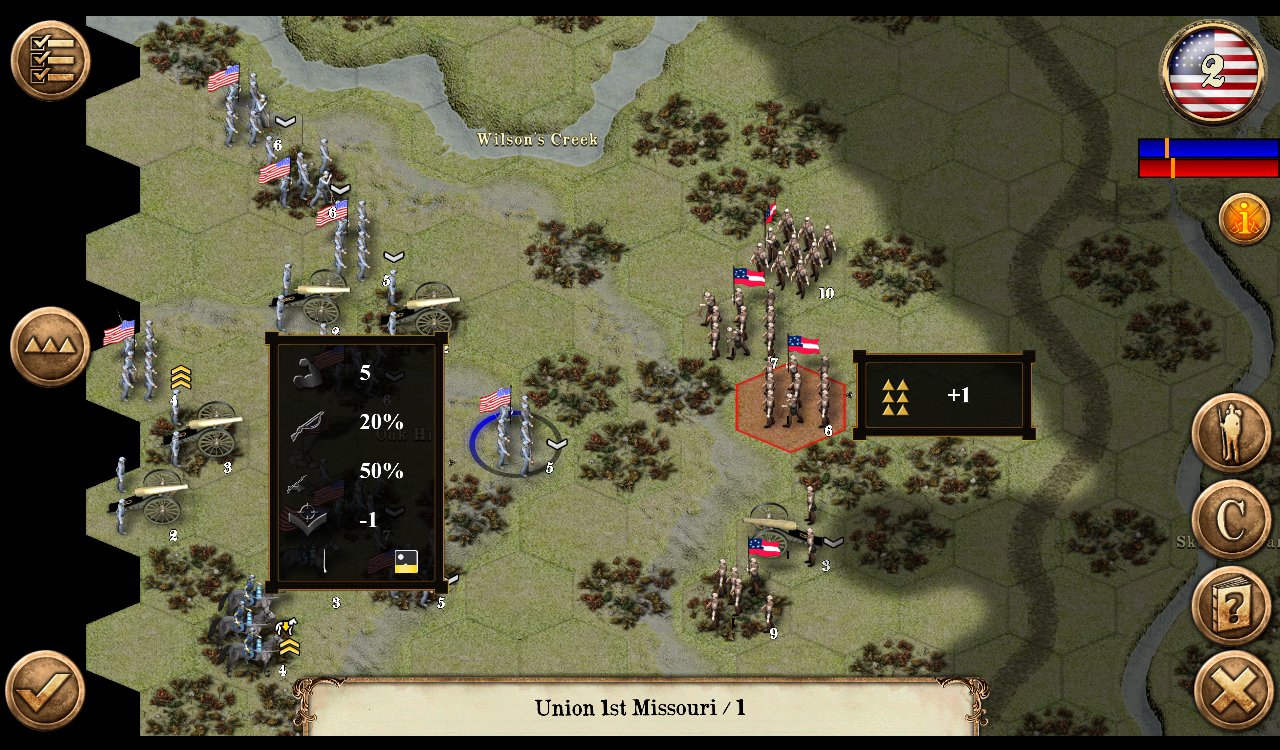1280x750 pixels.
Task: Confirm with the checkmark button
Action: pyautogui.click(x=45, y=690)
